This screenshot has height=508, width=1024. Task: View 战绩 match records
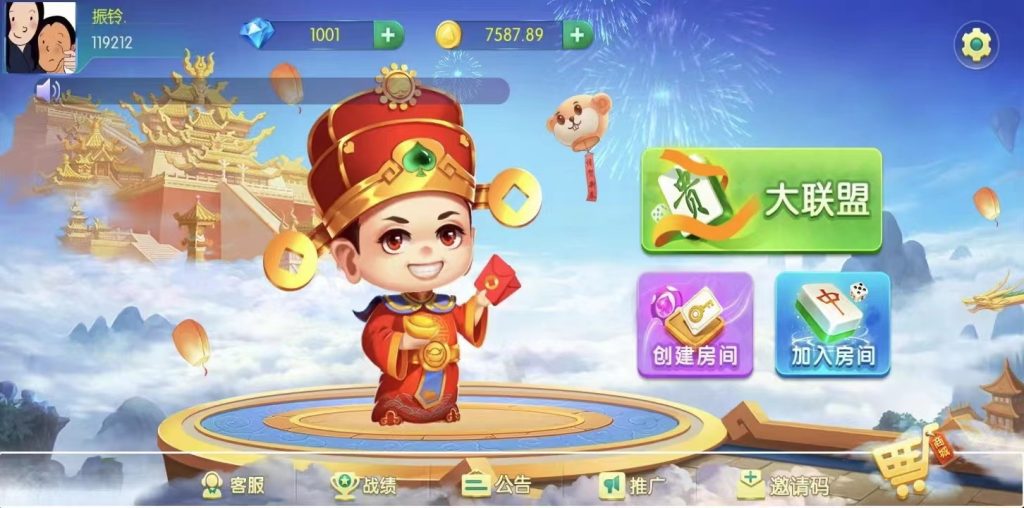pos(365,486)
